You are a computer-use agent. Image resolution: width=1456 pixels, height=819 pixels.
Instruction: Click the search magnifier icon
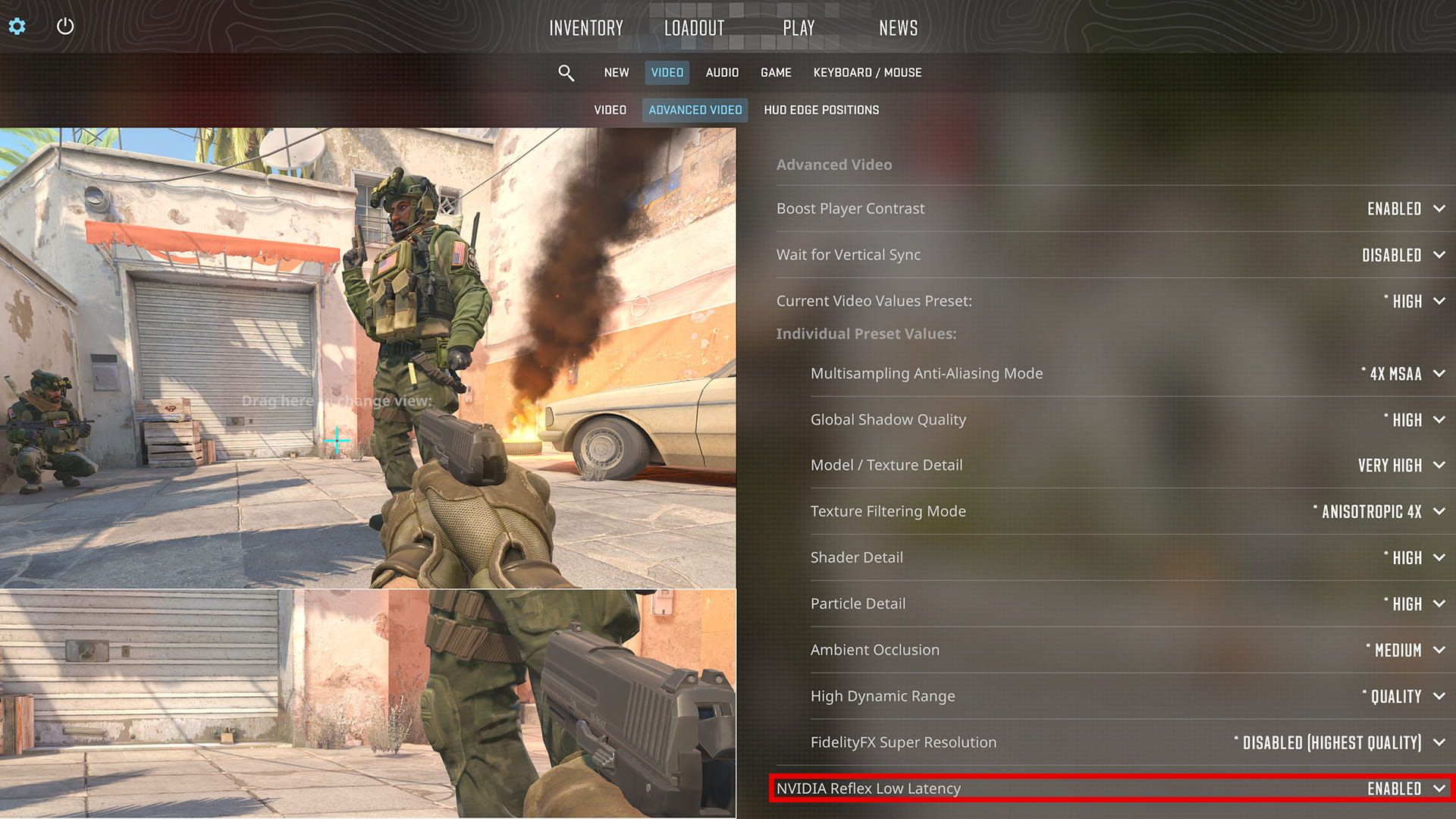tap(566, 72)
